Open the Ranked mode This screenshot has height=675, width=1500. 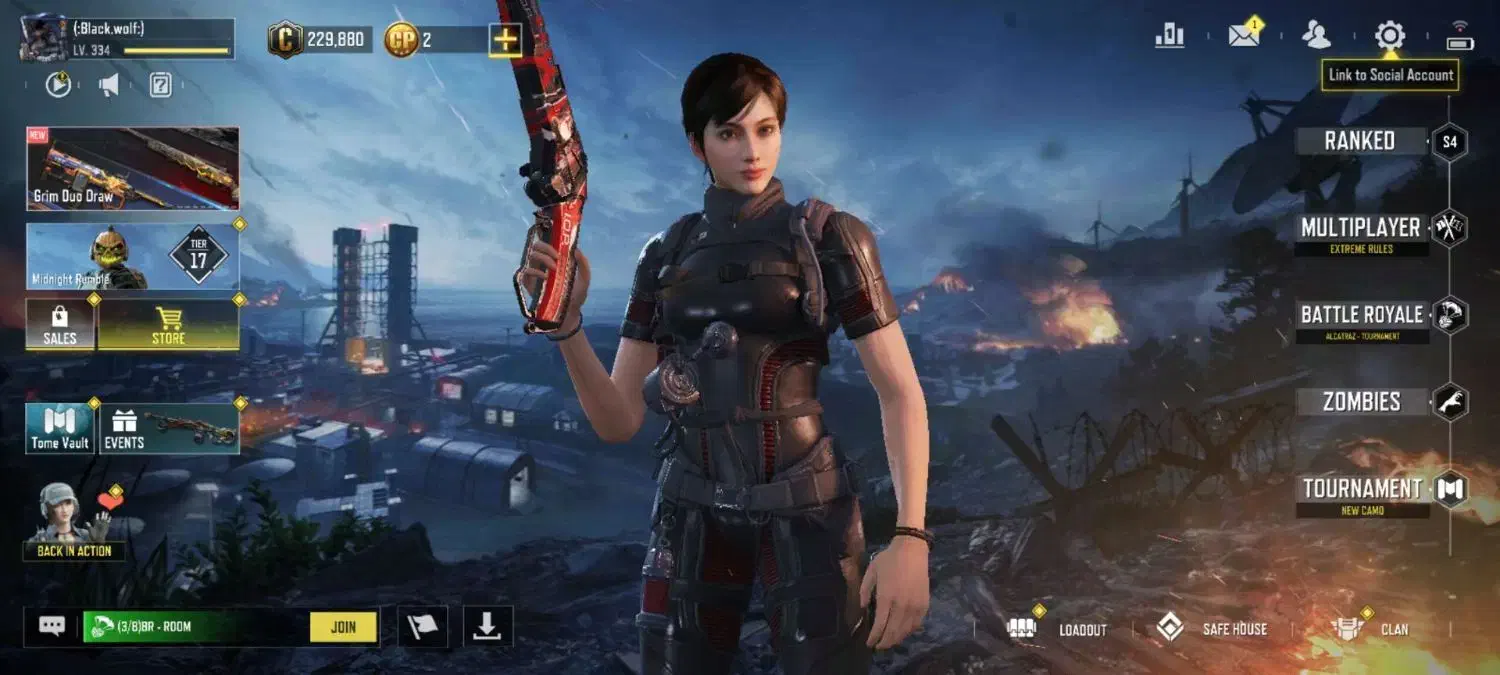(1360, 141)
